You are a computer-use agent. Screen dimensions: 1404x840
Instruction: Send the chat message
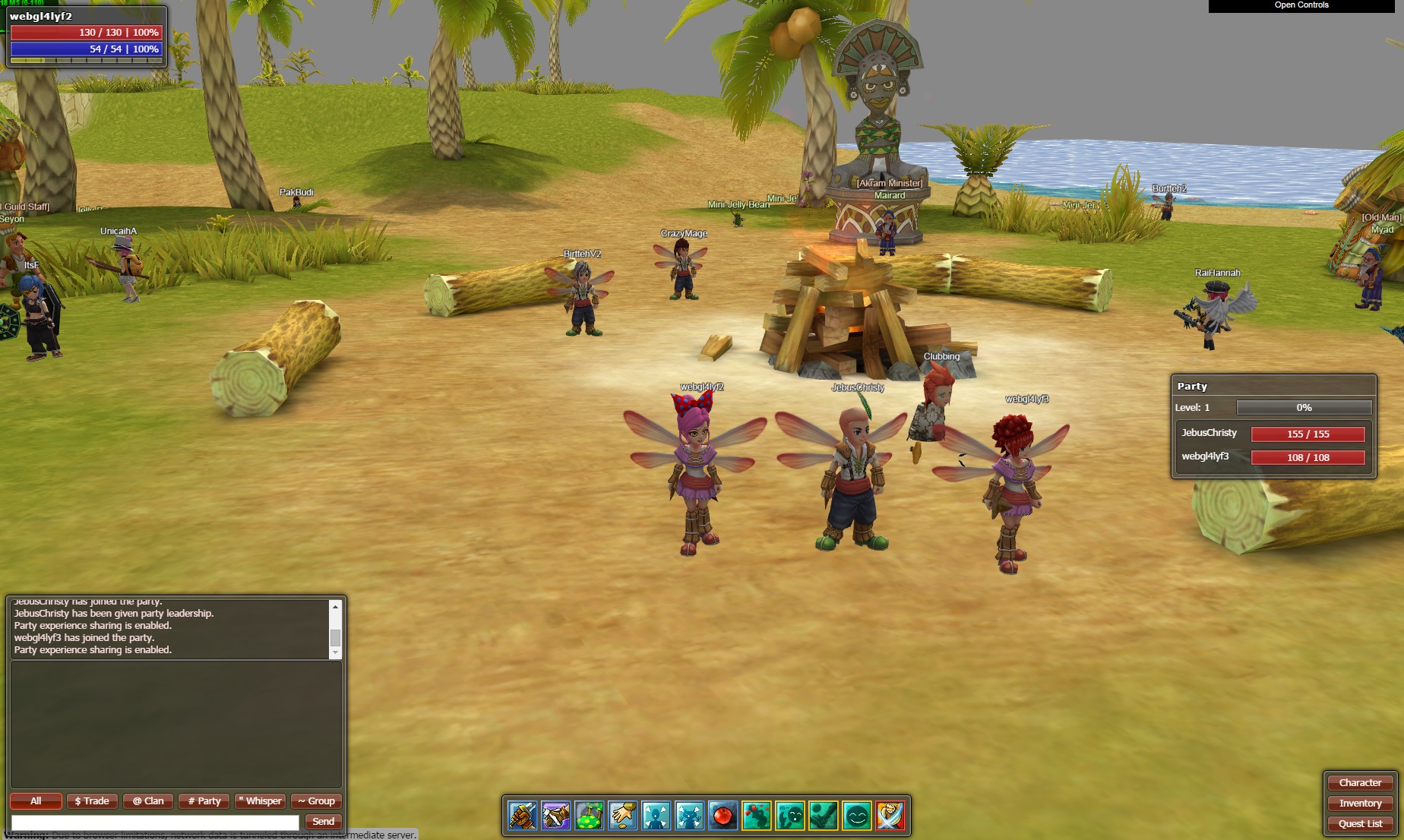tap(323, 822)
